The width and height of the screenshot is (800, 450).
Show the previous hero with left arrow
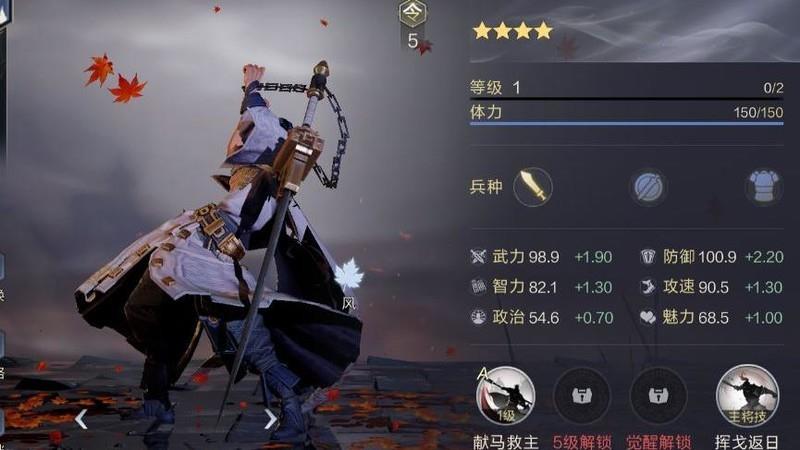click(81, 419)
